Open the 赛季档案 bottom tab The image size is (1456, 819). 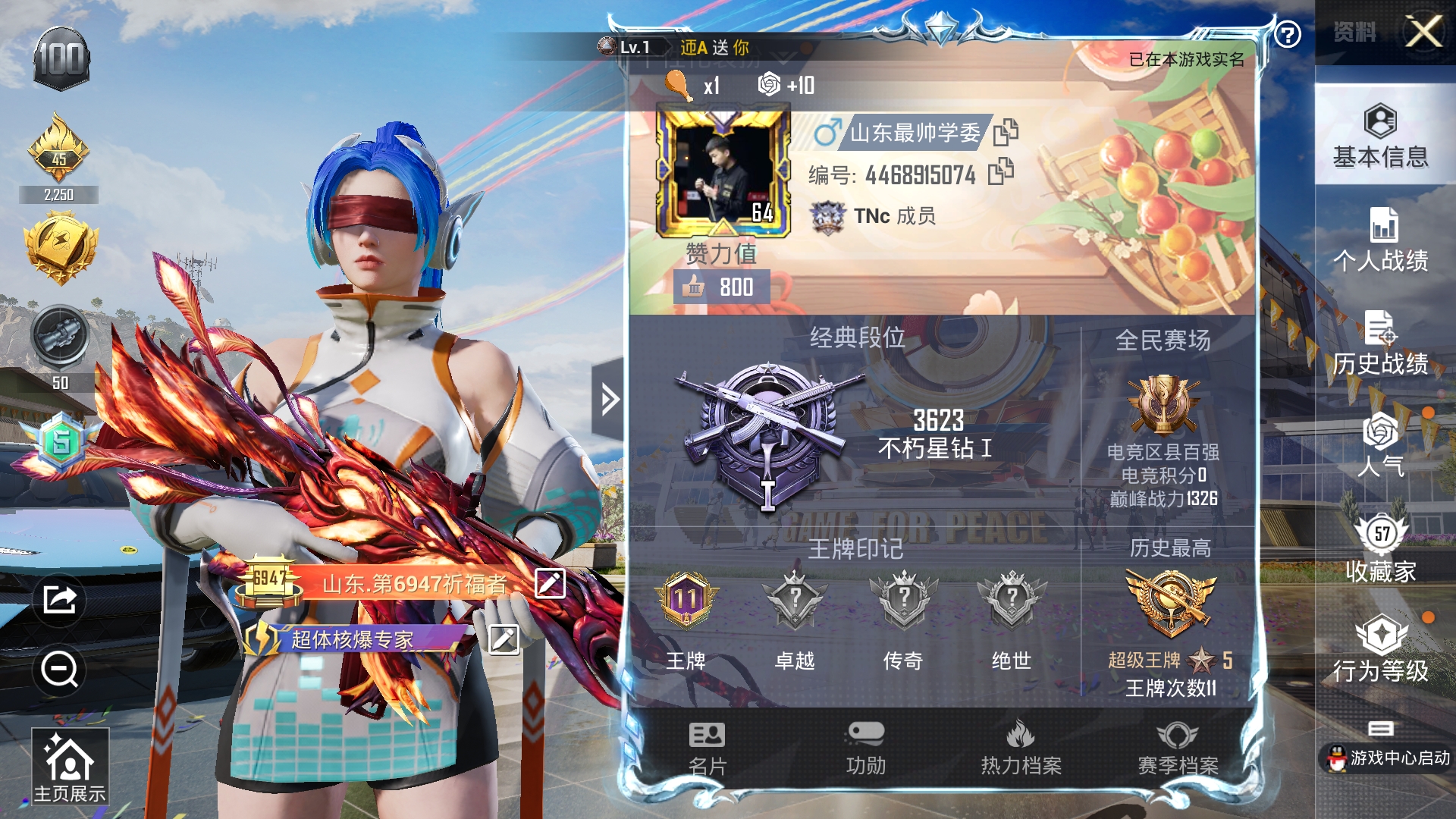tap(1177, 748)
